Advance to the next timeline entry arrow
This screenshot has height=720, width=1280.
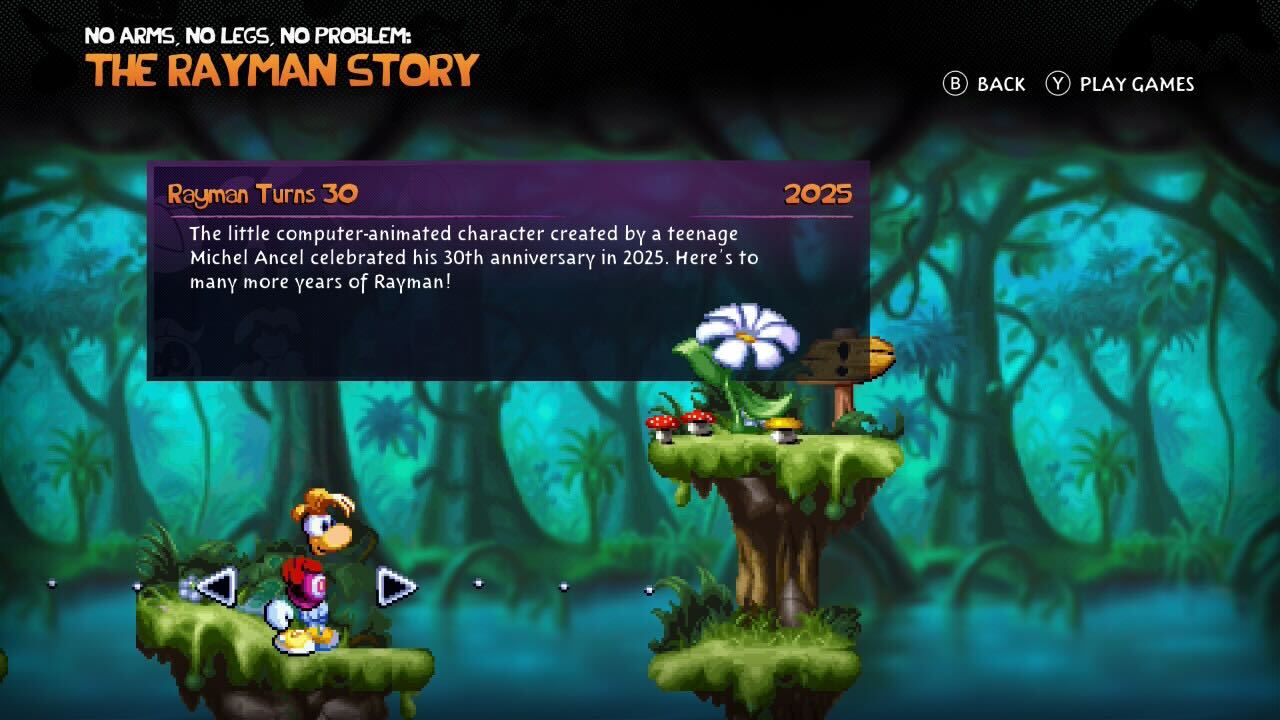395,586
